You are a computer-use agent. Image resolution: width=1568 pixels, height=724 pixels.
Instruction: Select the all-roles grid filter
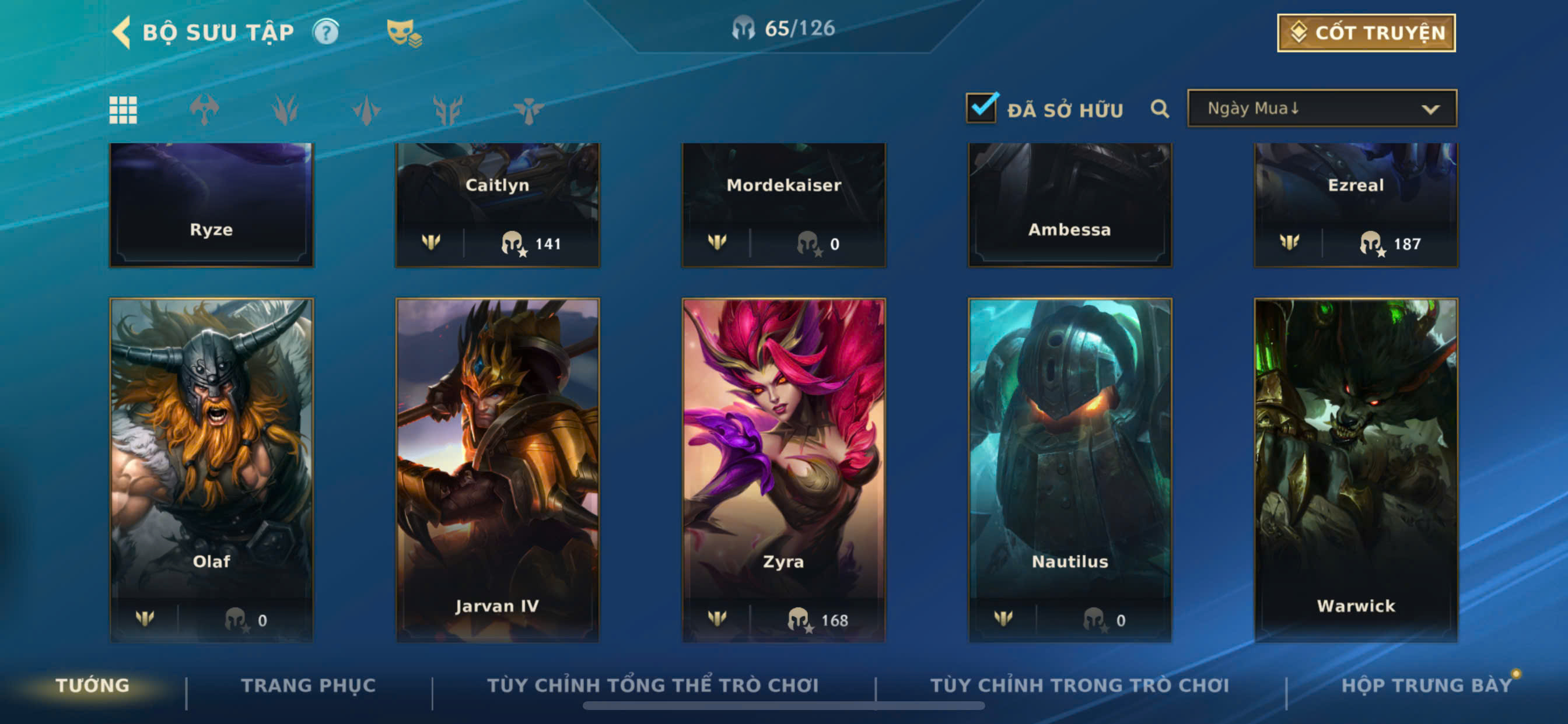[123, 110]
